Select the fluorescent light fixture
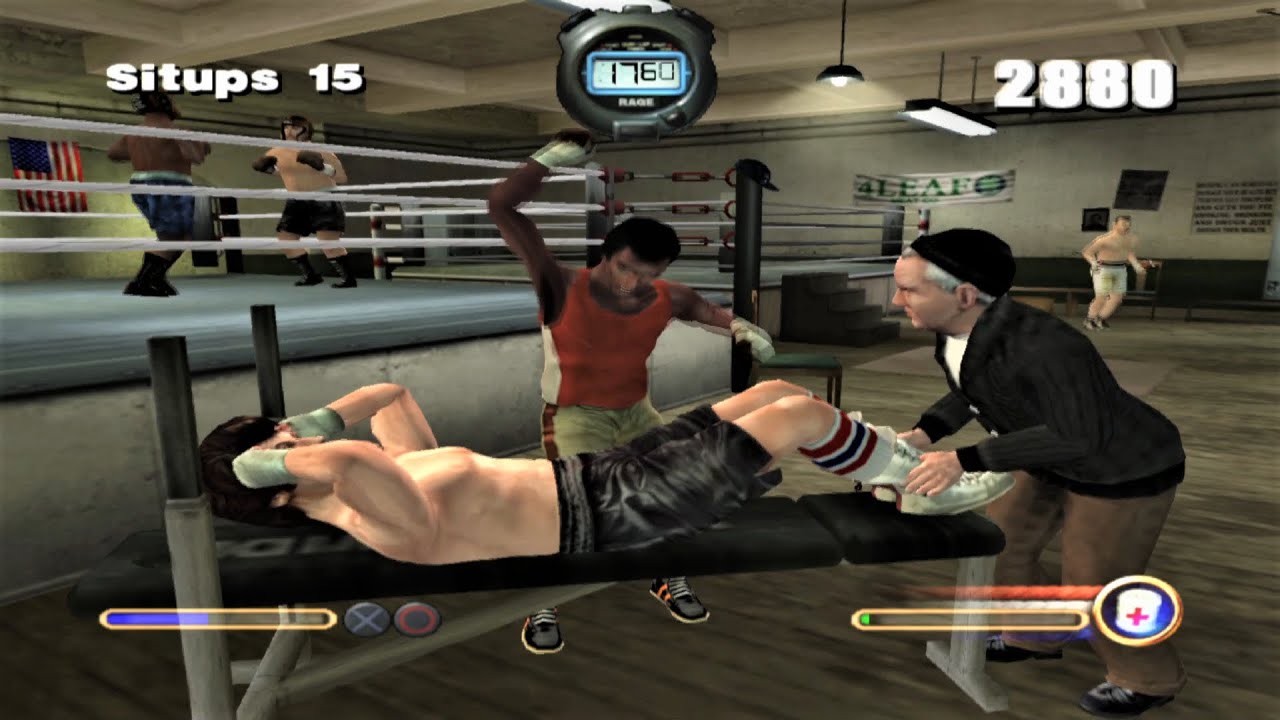The height and width of the screenshot is (720, 1280). point(945,120)
